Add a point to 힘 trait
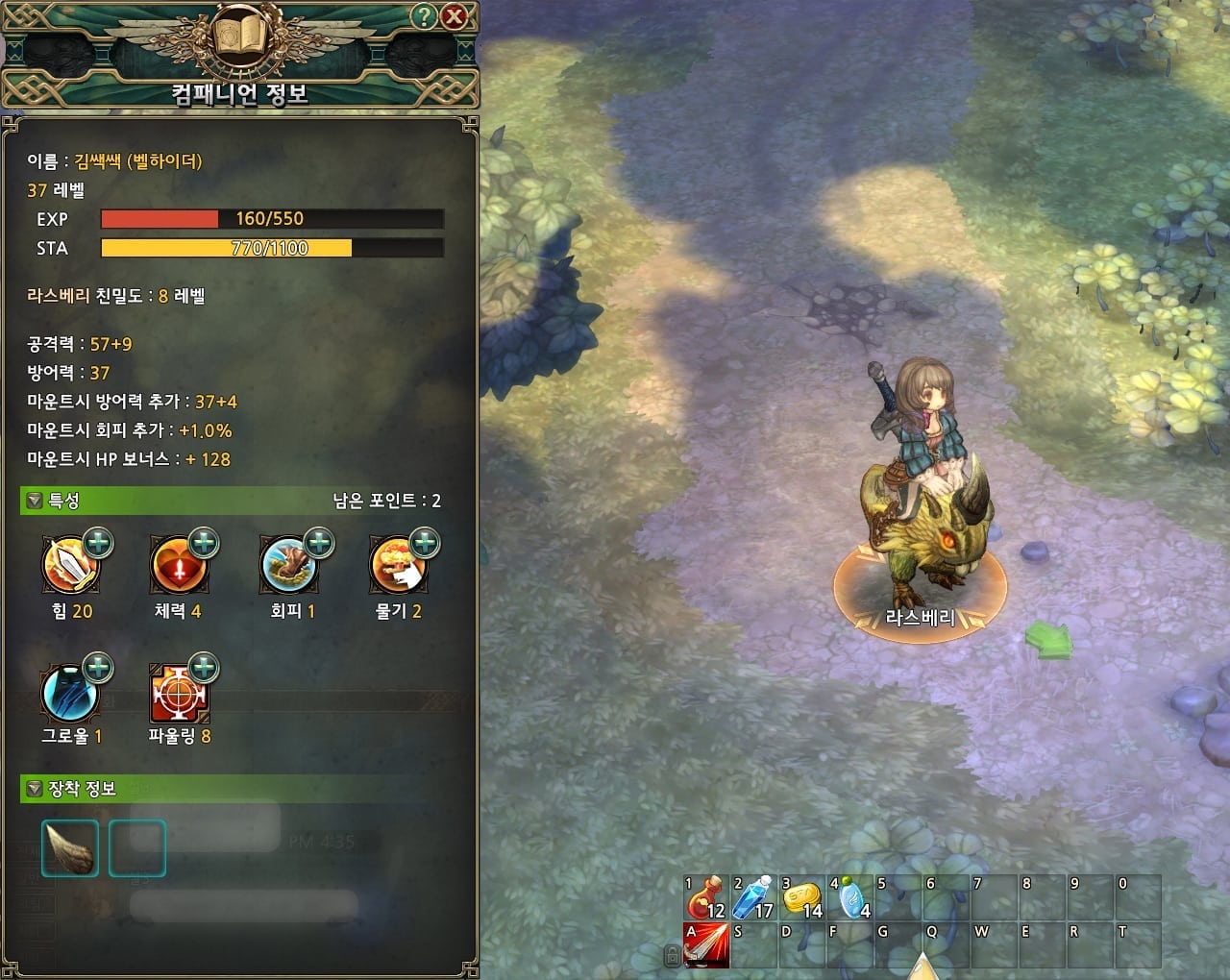Viewport: 1230px width, 980px height. tap(98, 543)
